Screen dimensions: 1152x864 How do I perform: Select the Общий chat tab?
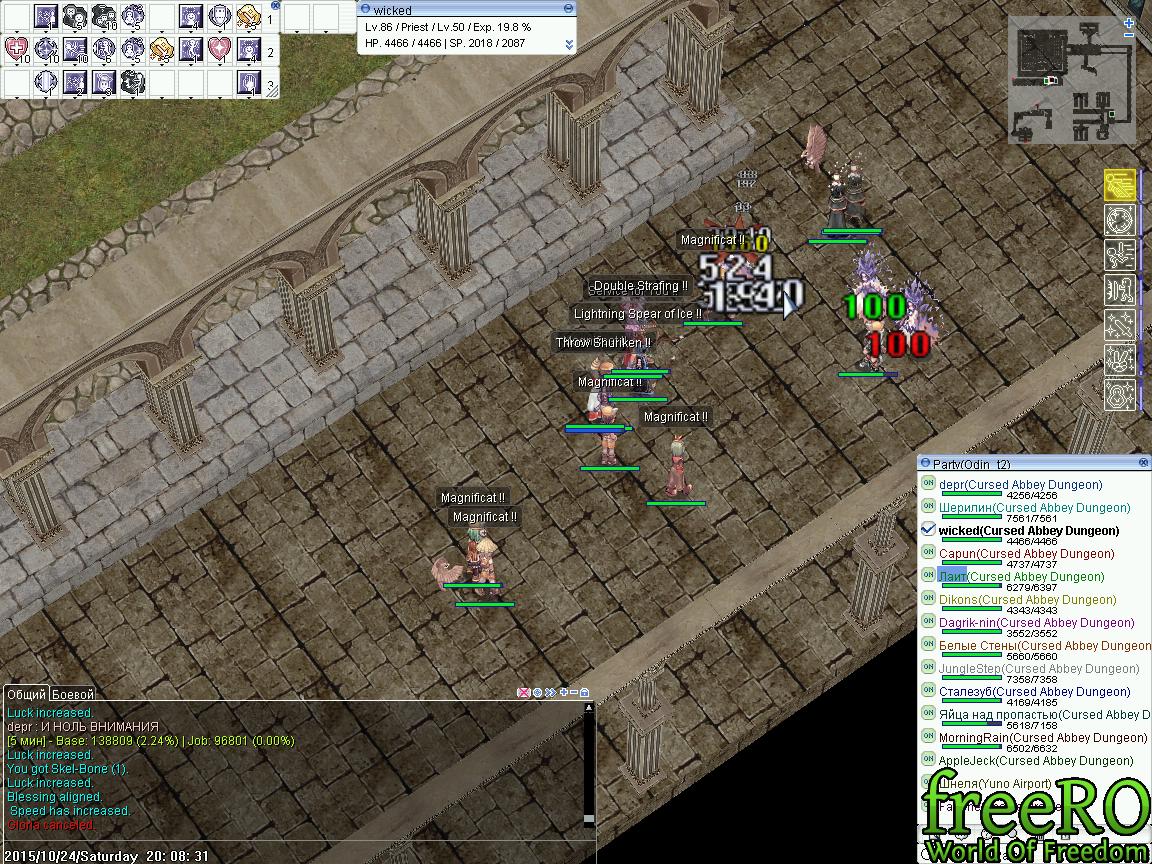pyautogui.click(x=26, y=694)
